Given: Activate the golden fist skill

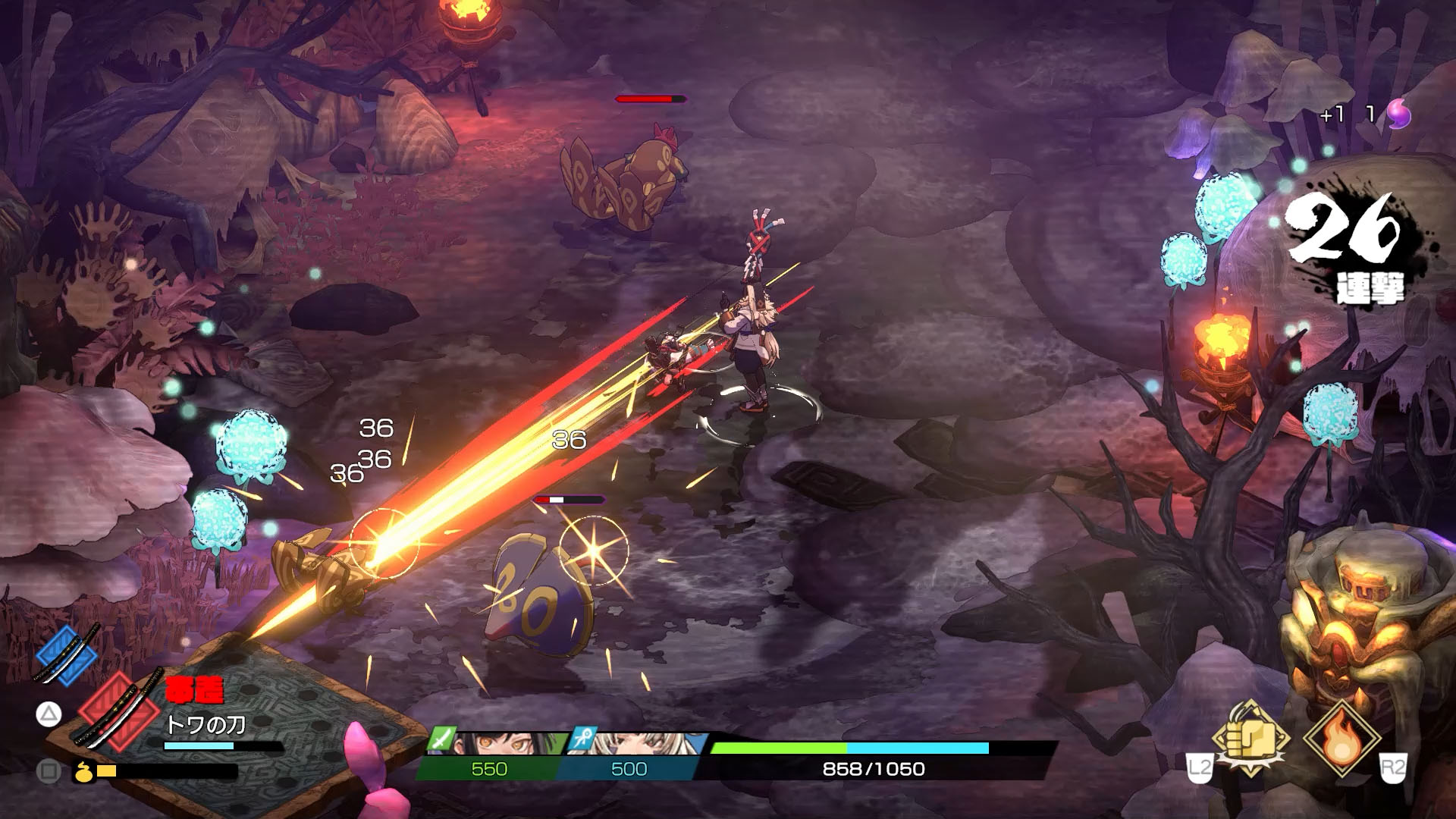Looking at the screenshot, I should 1250,736.
